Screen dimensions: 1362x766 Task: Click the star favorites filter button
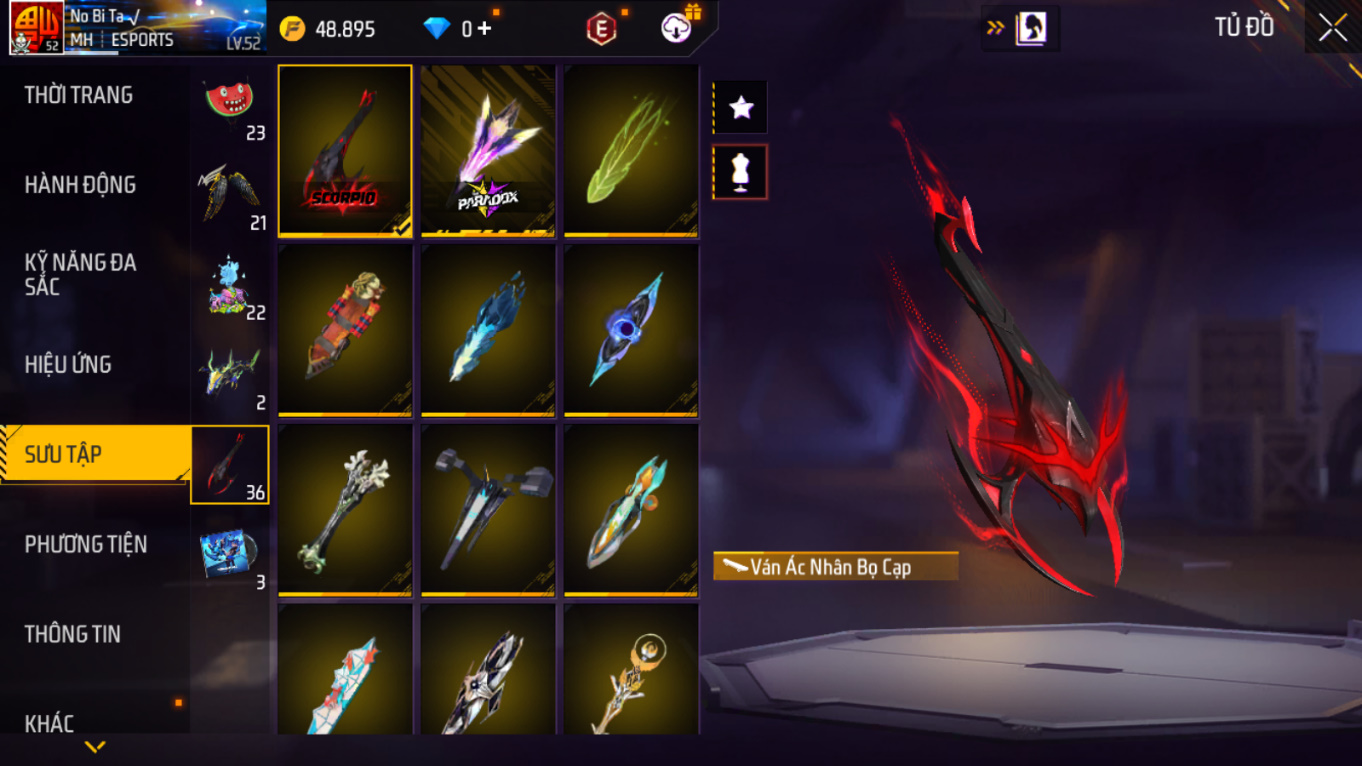(740, 107)
